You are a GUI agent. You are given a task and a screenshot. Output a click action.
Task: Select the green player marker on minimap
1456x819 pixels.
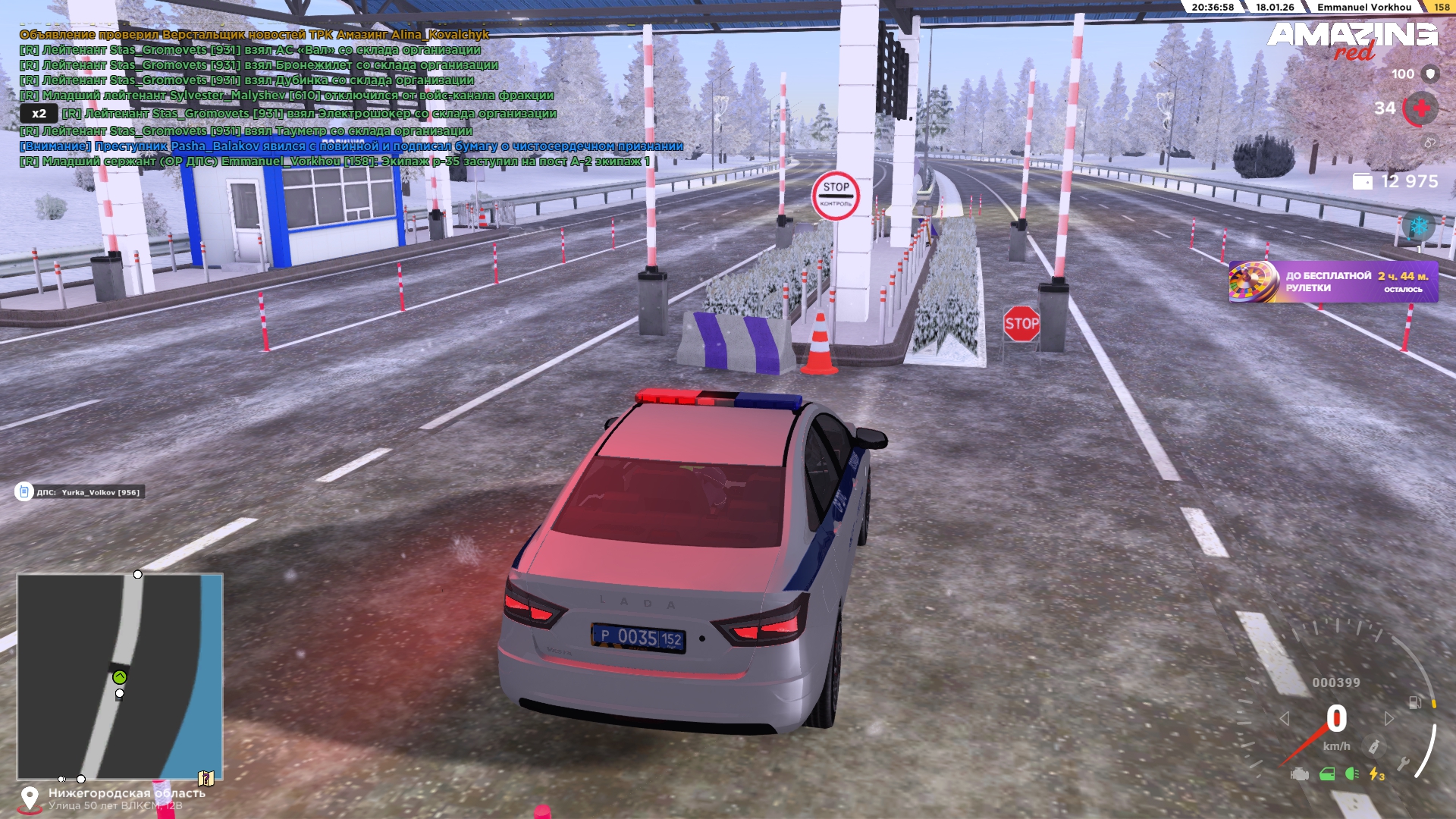[119, 677]
